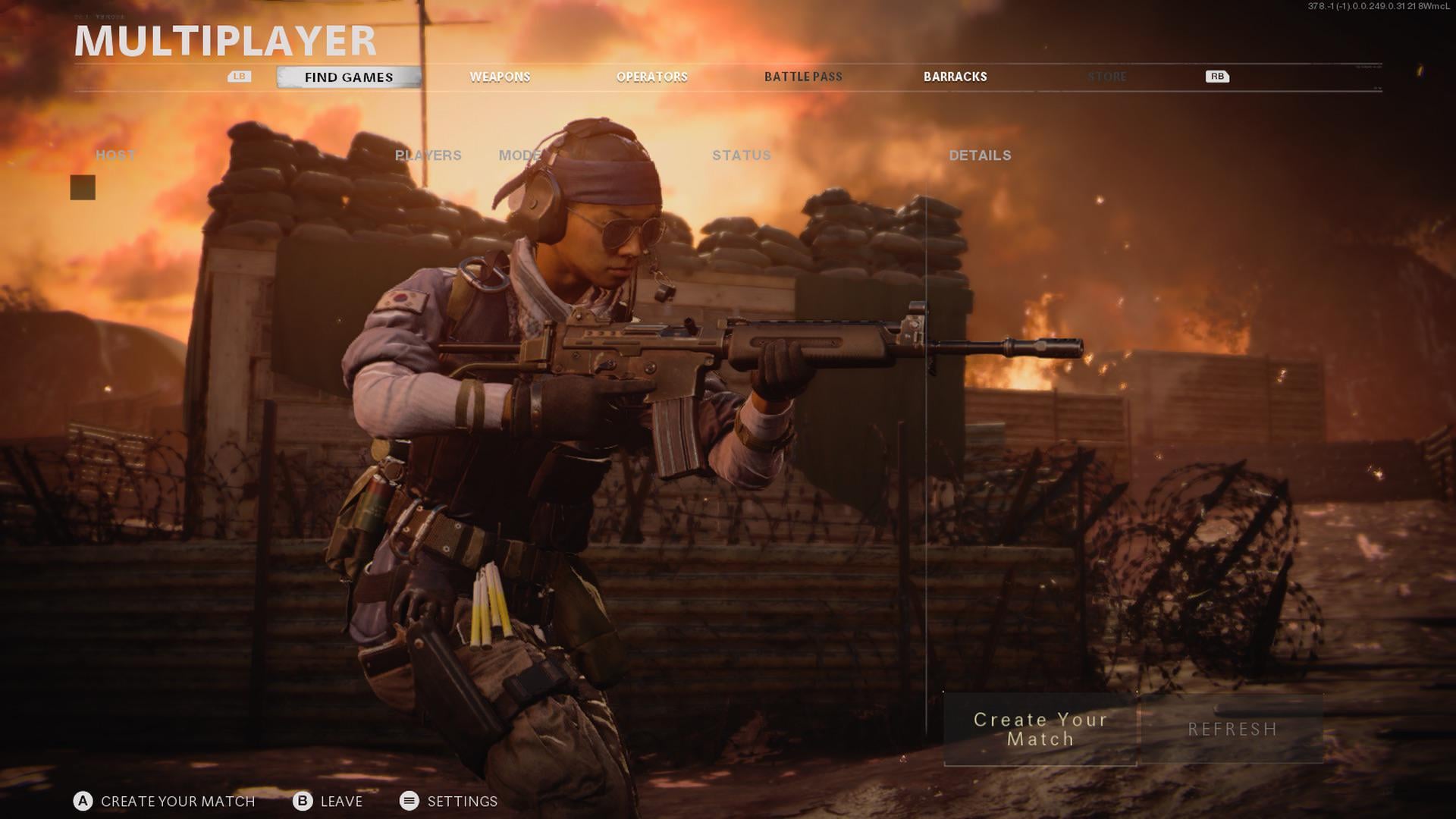This screenshot has width=1456, height=819.
Task: Sort matches by Status header
Action: pyautogui.click(x=741, y=155)
